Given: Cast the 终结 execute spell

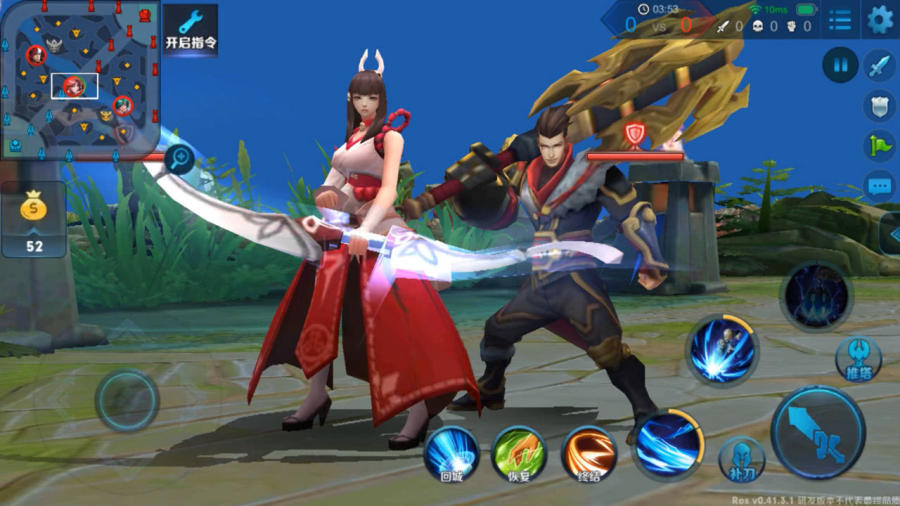Looking at the screenshot, I should coord(588,453).
